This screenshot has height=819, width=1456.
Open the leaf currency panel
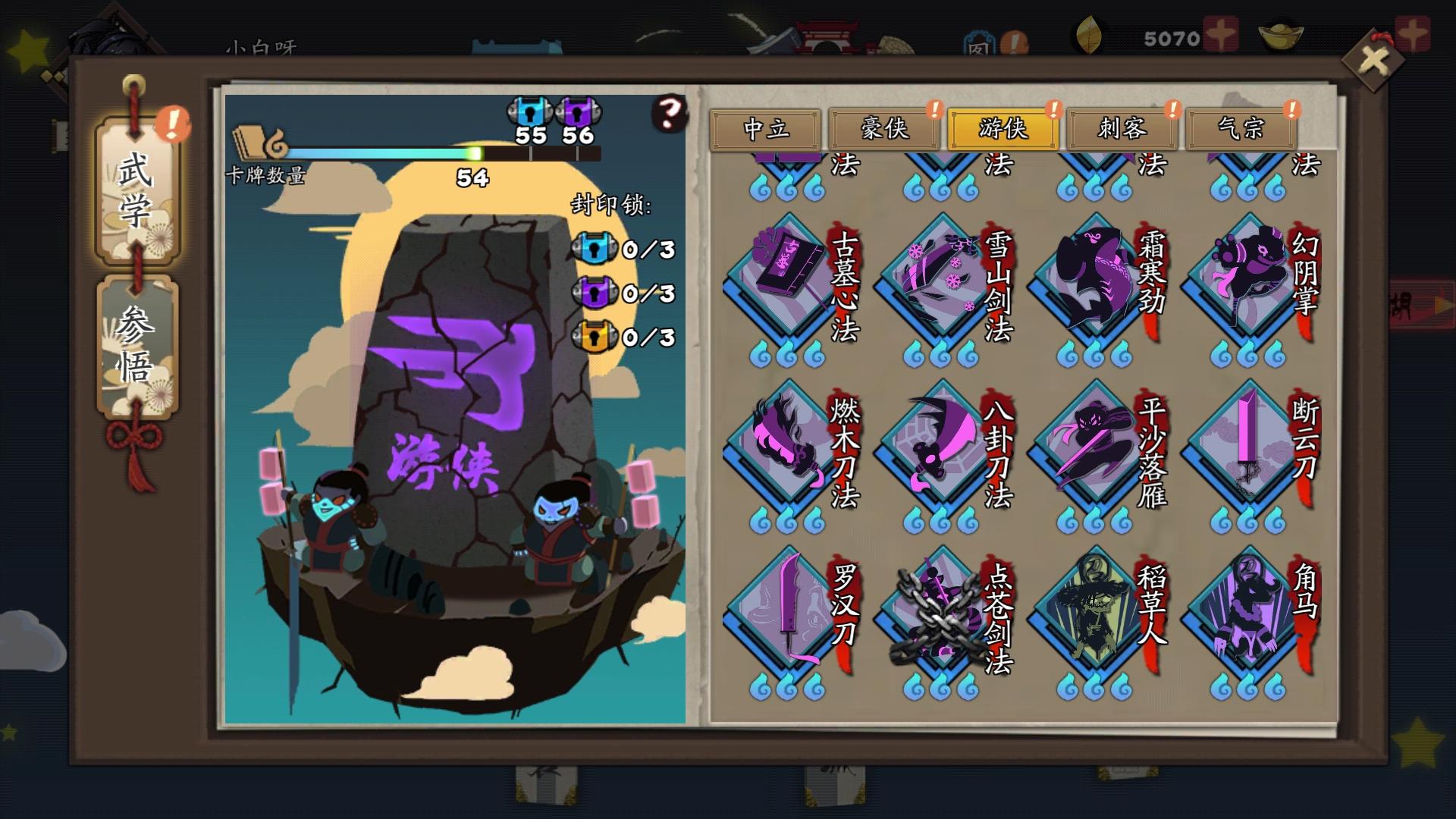point(1090,34)
